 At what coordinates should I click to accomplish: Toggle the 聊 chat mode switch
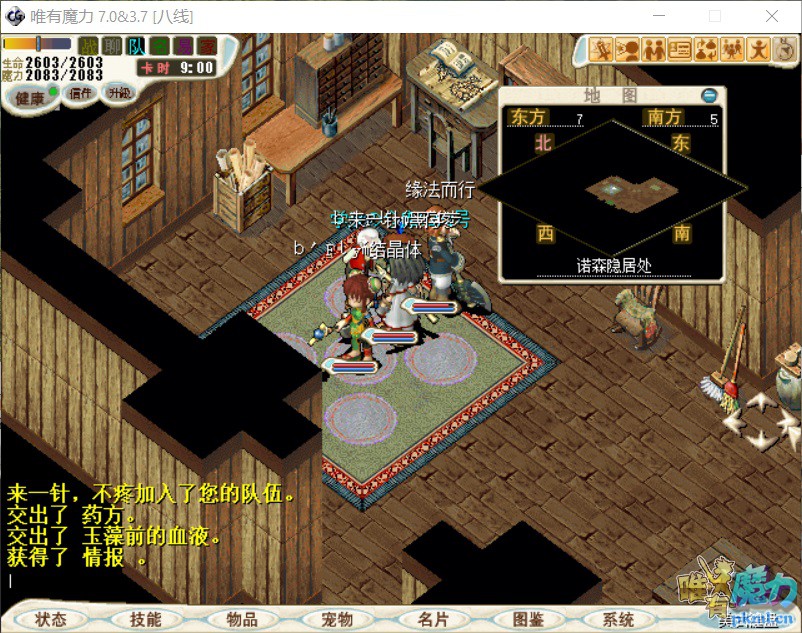coord(113,46)
